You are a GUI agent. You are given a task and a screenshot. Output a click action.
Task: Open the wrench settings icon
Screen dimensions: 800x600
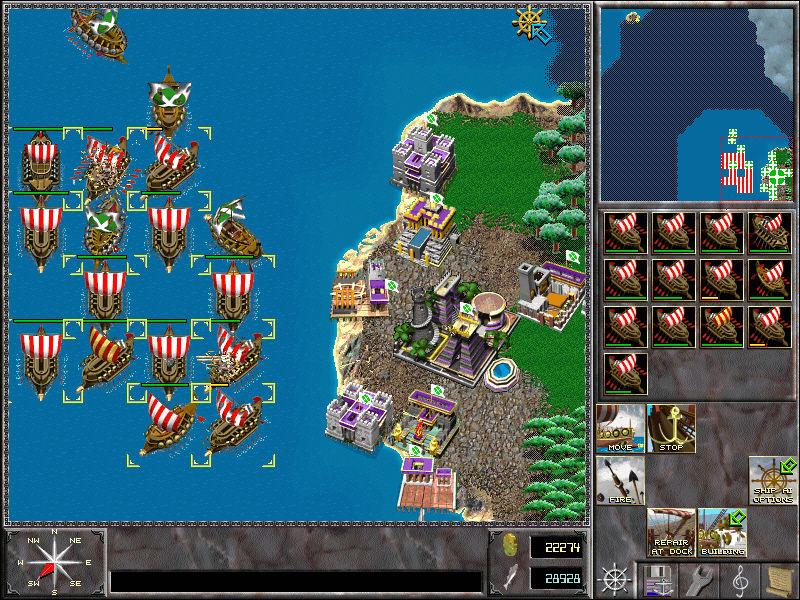pyautogui.click(x=698, y=579)
